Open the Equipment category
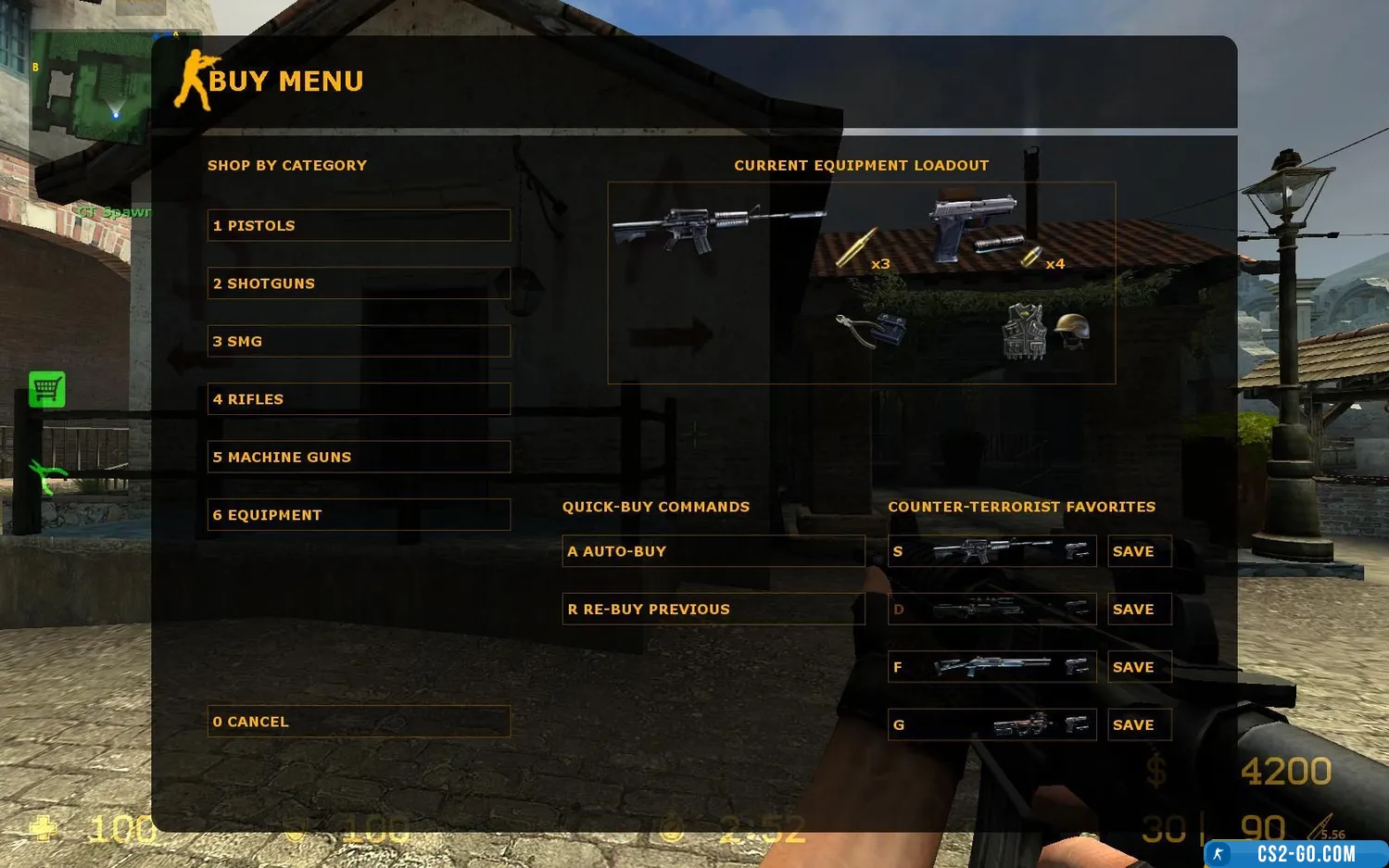 (x=359, y=515)
